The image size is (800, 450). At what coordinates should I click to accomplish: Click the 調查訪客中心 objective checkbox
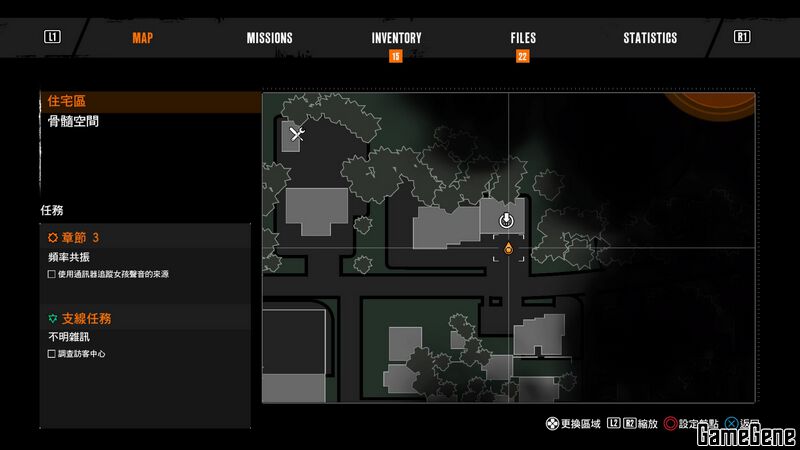pyautogui.click(x=52, y=354)
